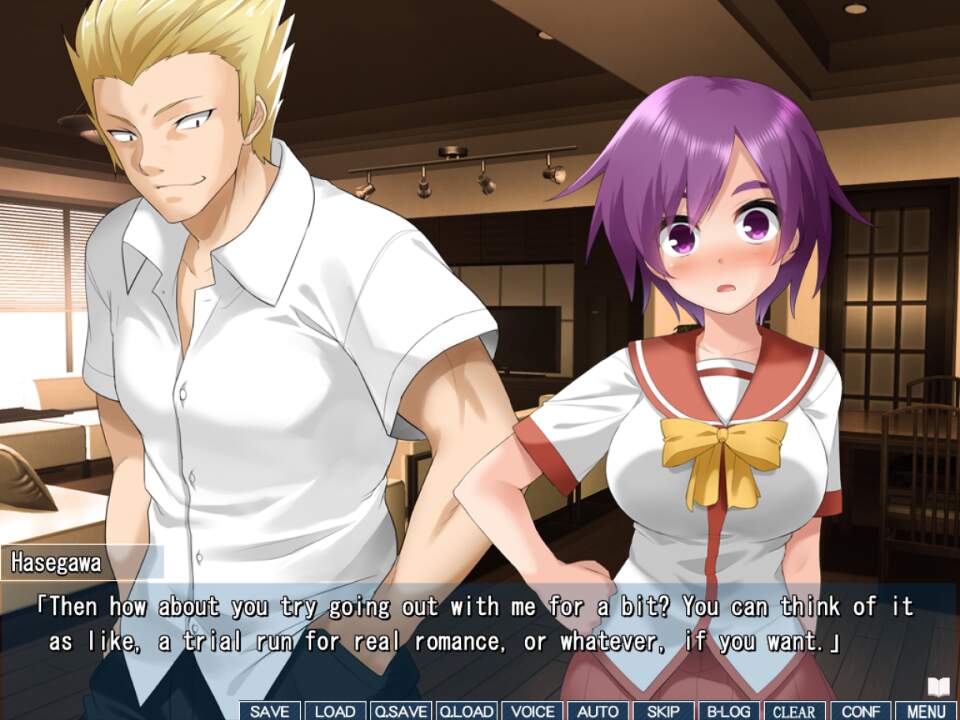Screen dimensions: 960x720
Task: Activate SKIP mode
Action: 663,711
